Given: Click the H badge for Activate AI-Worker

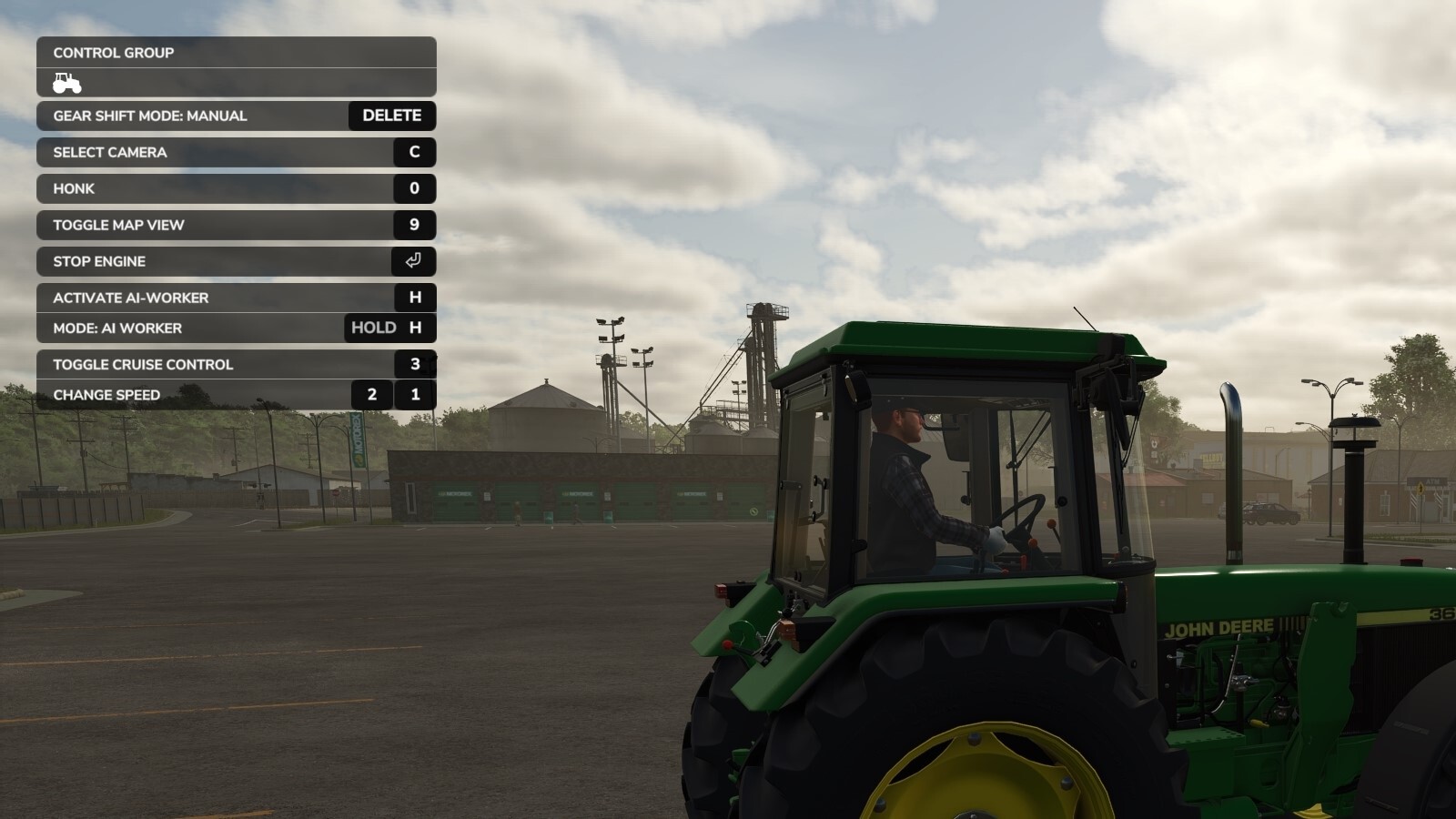Looking at the screenshot, I should pos(416,298).
